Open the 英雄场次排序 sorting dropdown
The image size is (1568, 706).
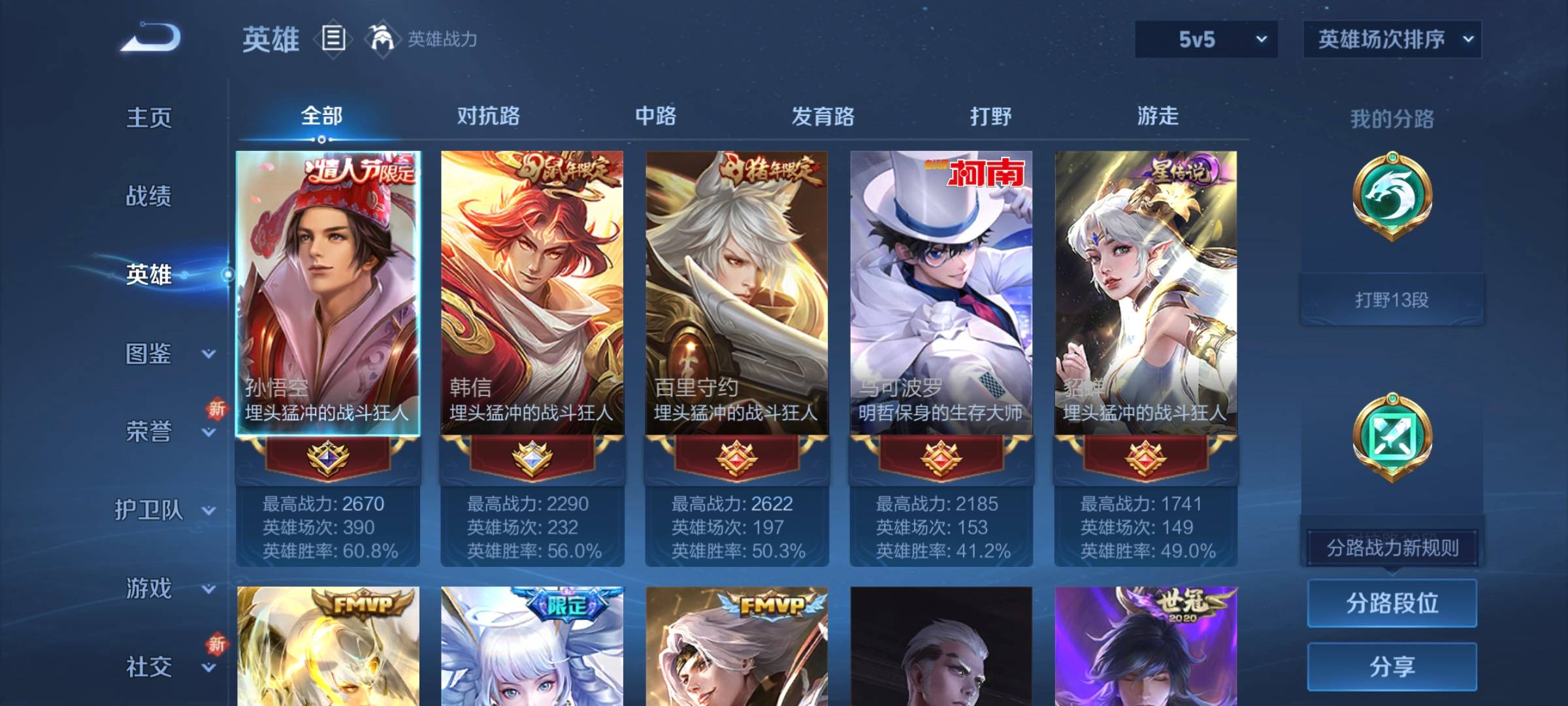(1392, 39)
